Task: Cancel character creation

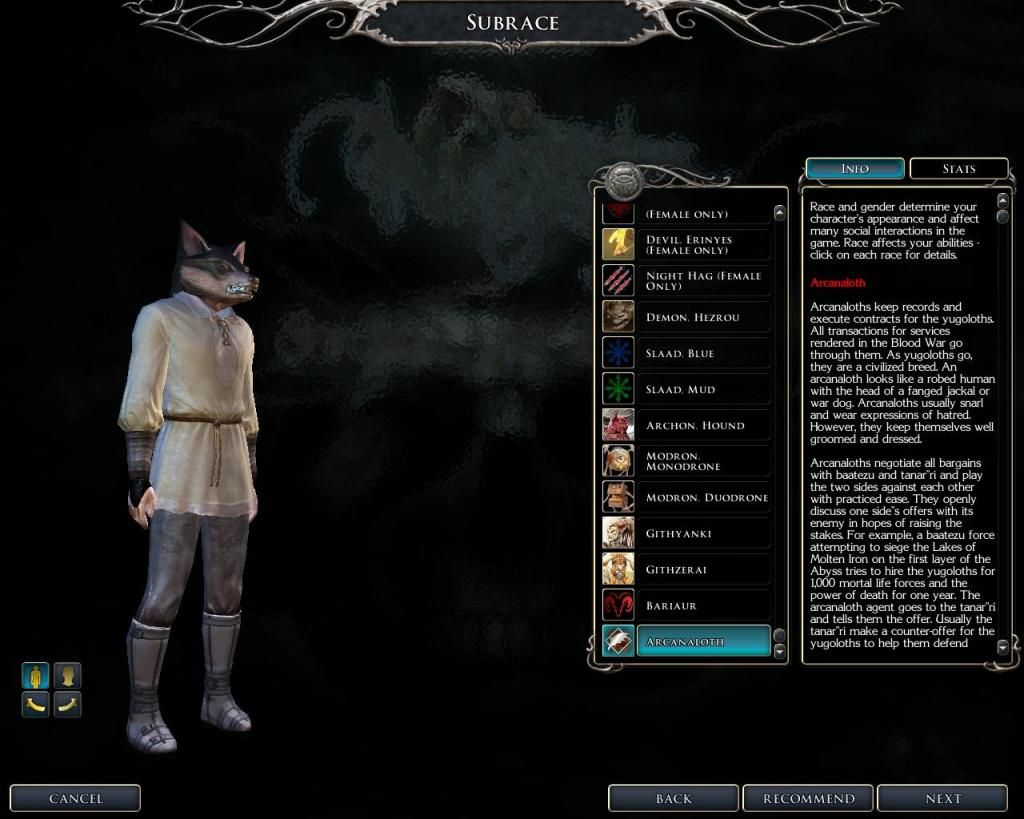Action: click(x=76, y=798)
